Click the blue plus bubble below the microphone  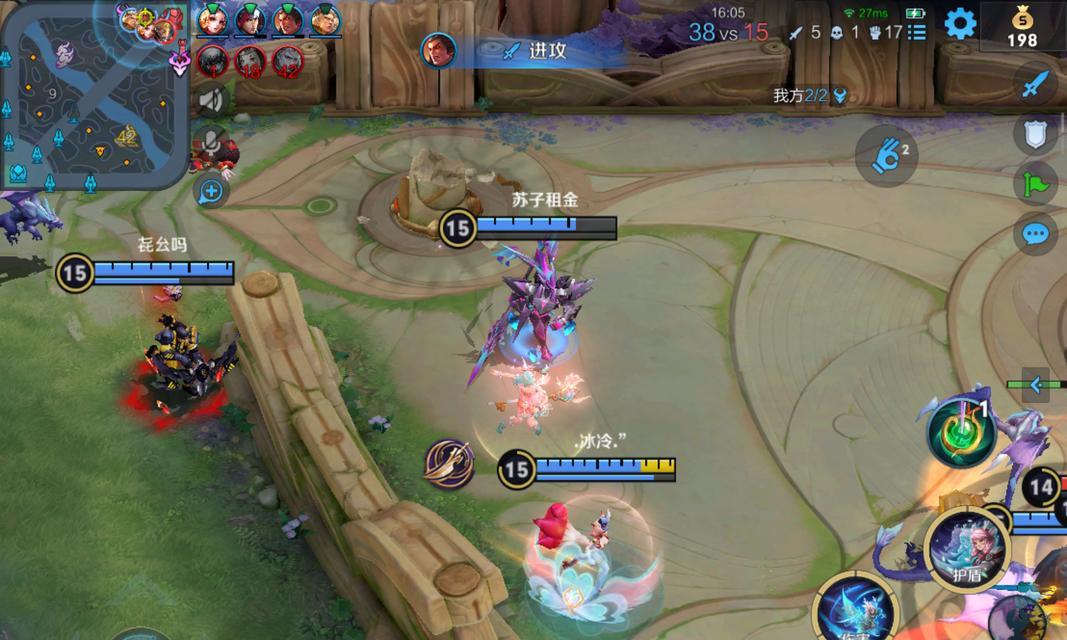point(212,191)
